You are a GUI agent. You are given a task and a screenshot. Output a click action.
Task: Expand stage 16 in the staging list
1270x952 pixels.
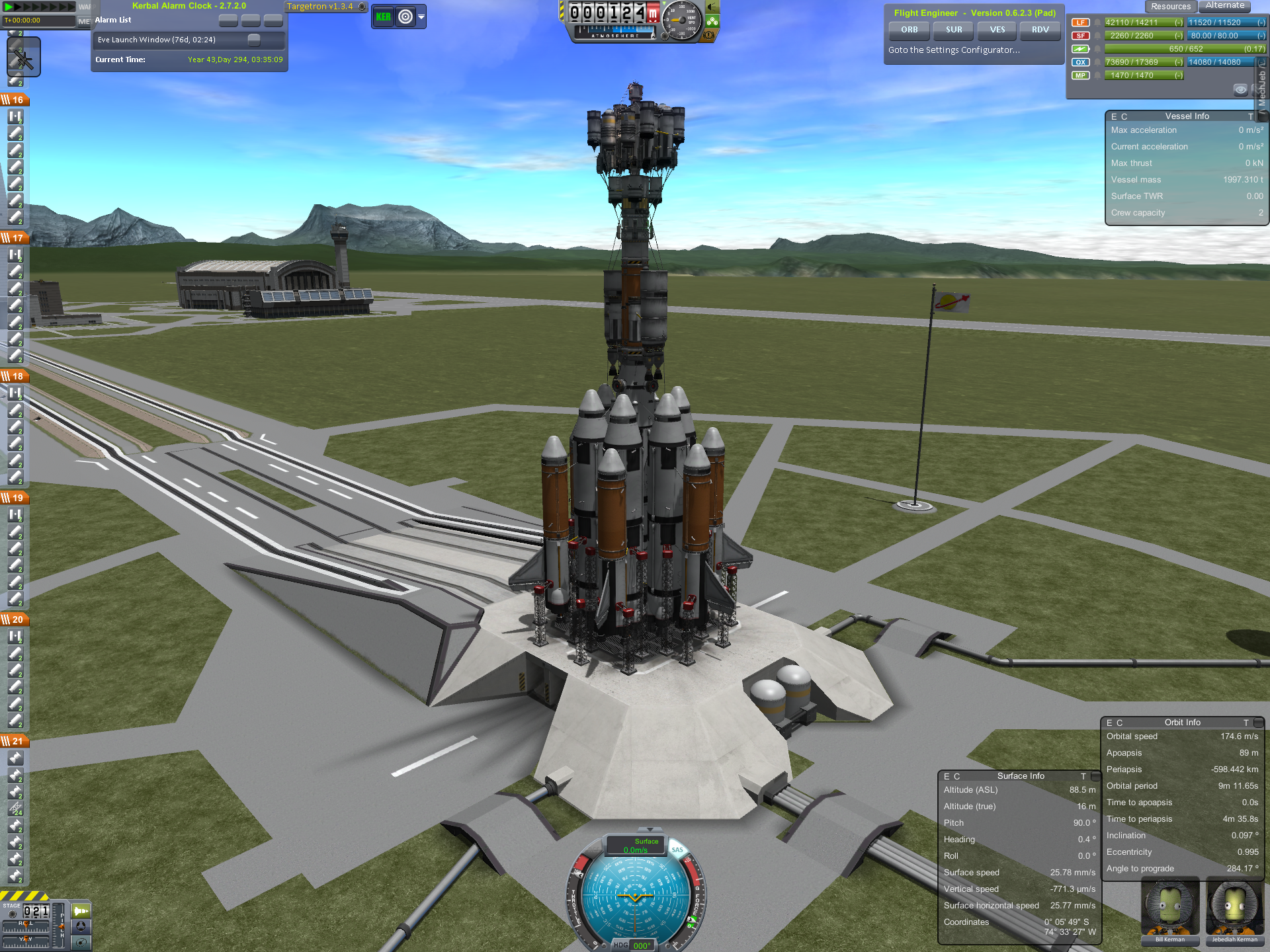coord(15,100)
